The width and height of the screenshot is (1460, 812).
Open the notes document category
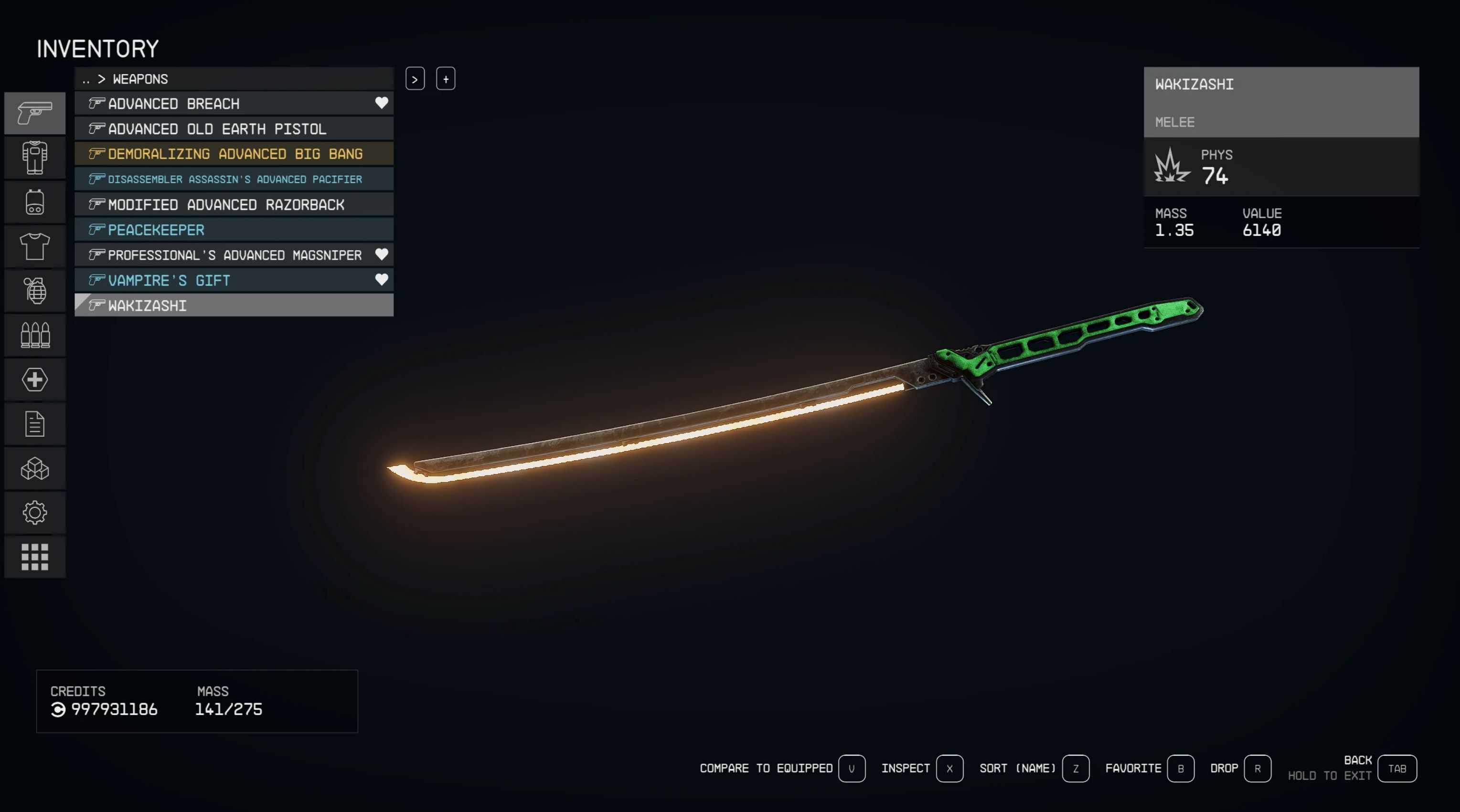[34, 424]
